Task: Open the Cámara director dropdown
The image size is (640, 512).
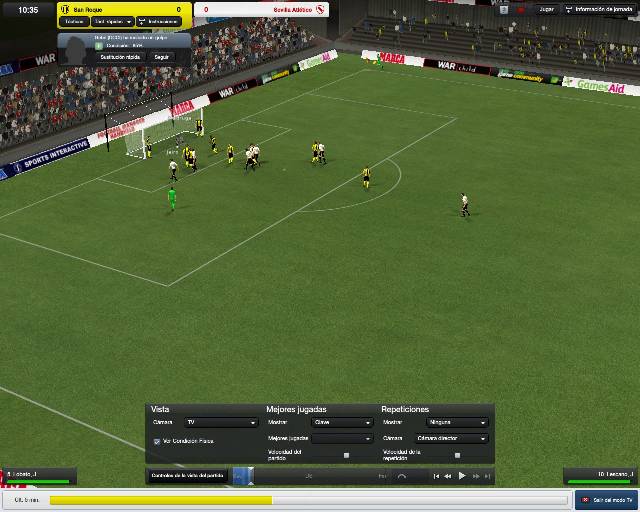Action: click(451, 438)
